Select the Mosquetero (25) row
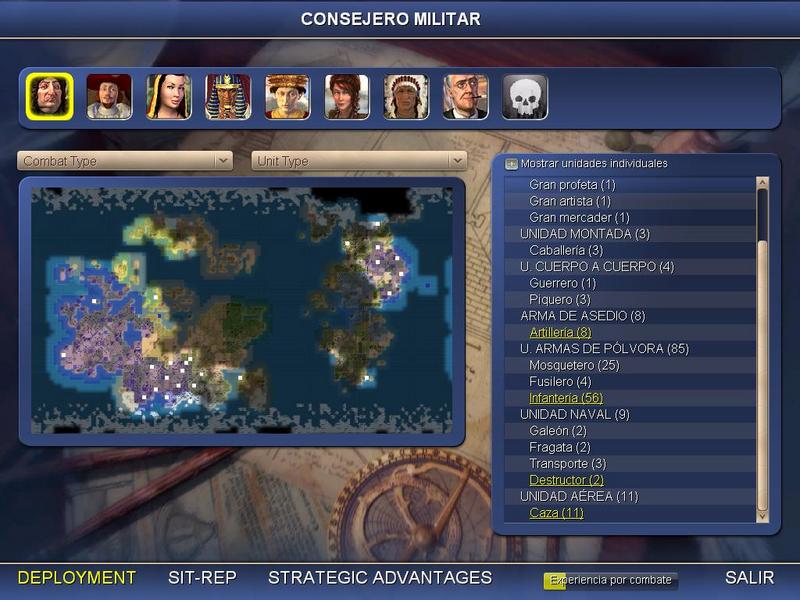Viewport: 800px width, 600px height. pyautogui.click(x=574, y=365)
